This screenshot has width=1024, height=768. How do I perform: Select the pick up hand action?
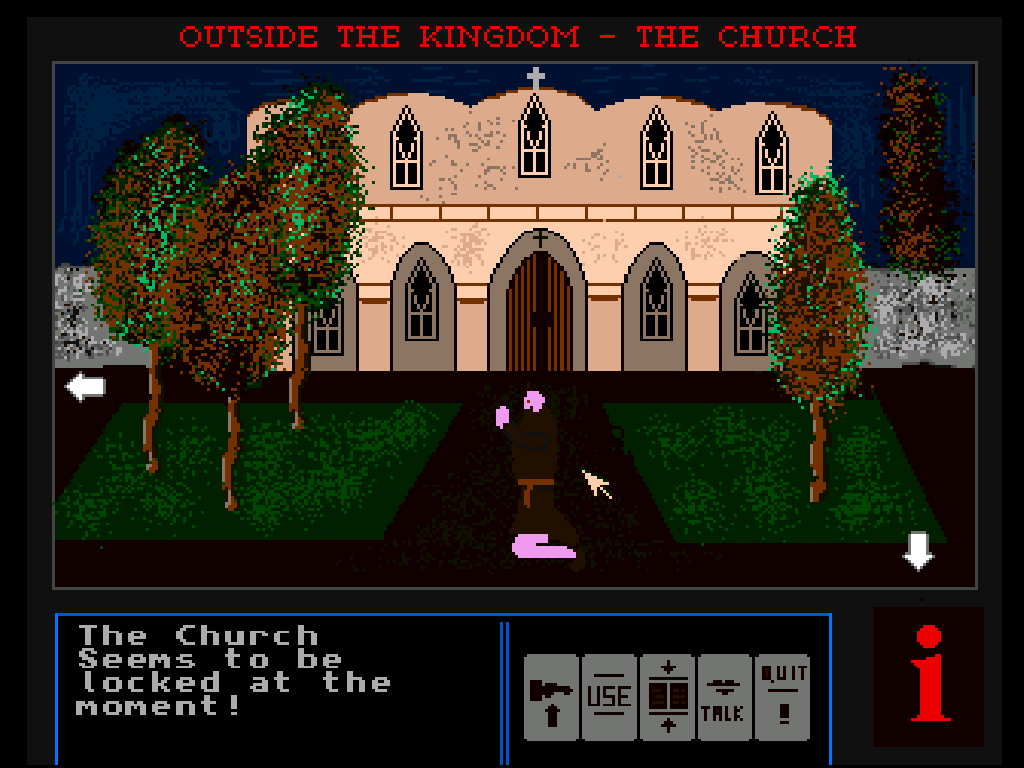pyautogui.click(x=551, y=697)
